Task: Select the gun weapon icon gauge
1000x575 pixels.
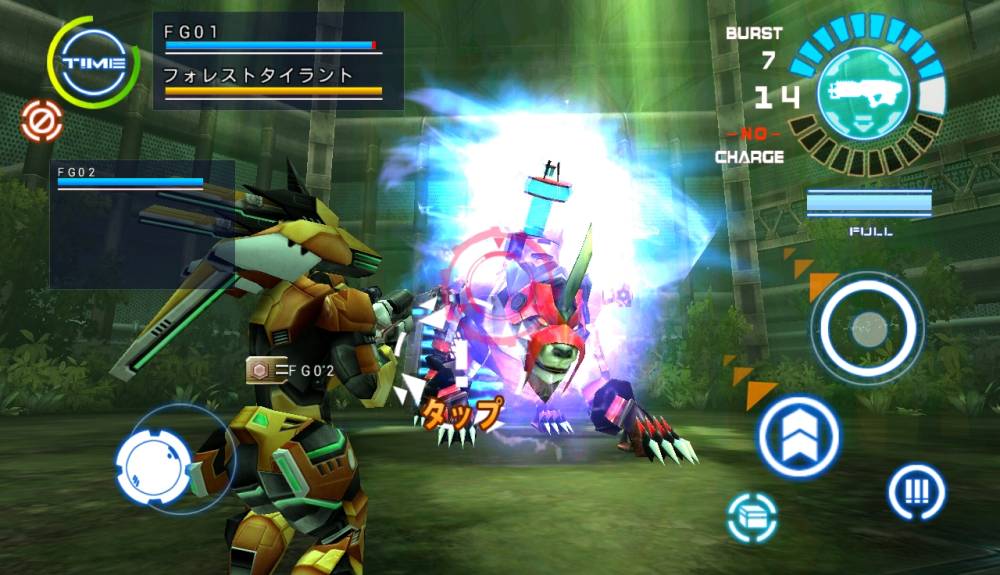Action: point(866,95)
